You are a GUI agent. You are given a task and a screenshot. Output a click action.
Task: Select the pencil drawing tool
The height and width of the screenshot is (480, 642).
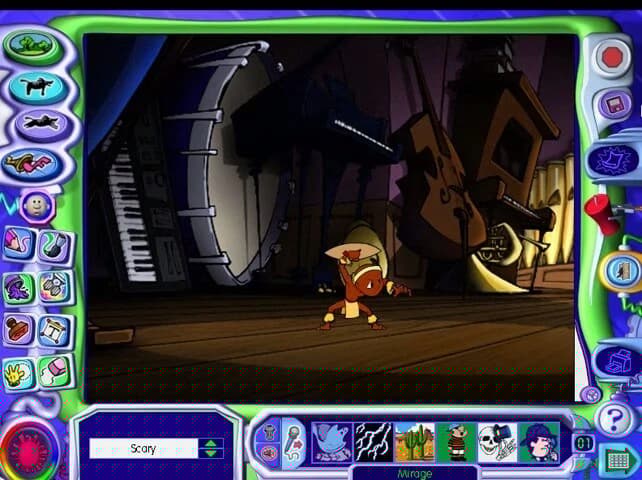pos(19,245)
